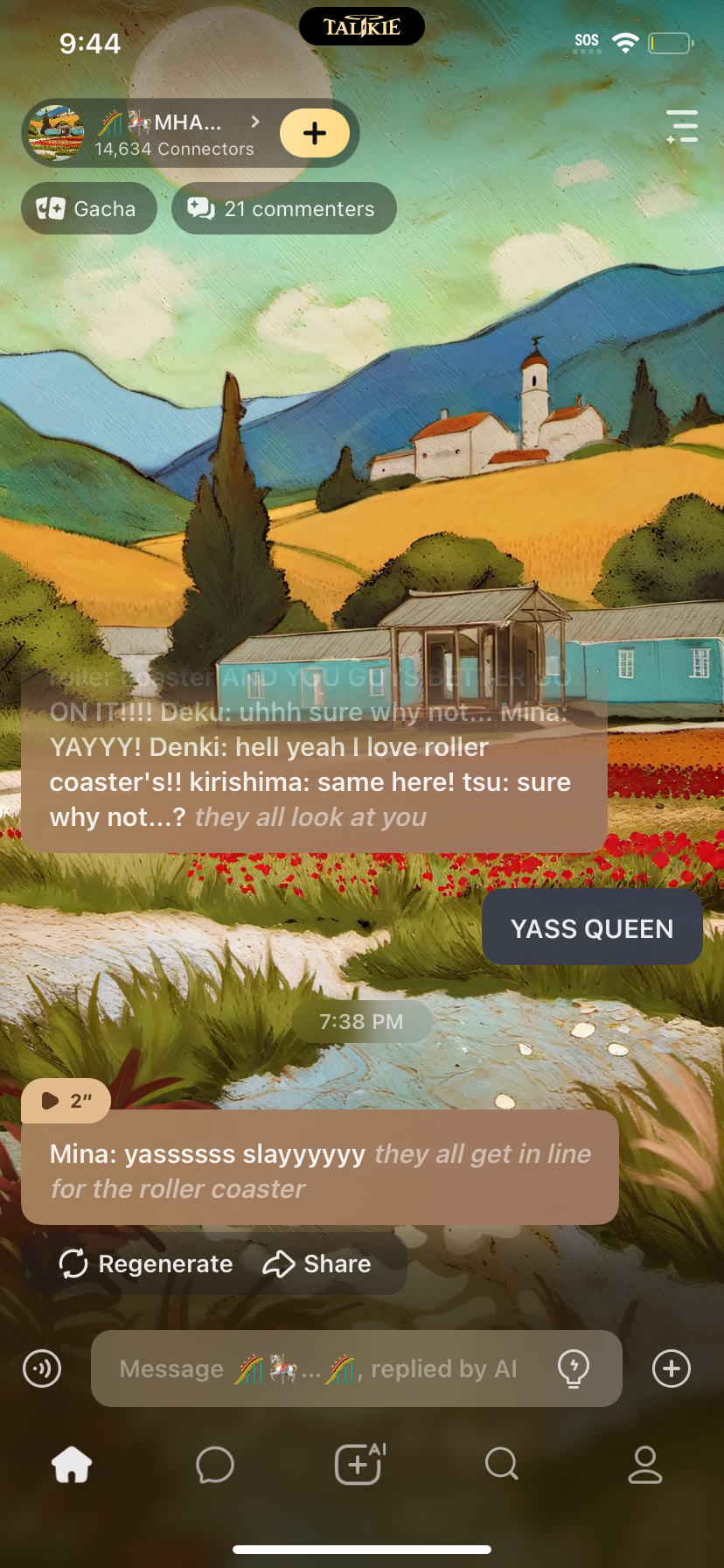
Task: Focus the message input field
Action: [324, 1368]
